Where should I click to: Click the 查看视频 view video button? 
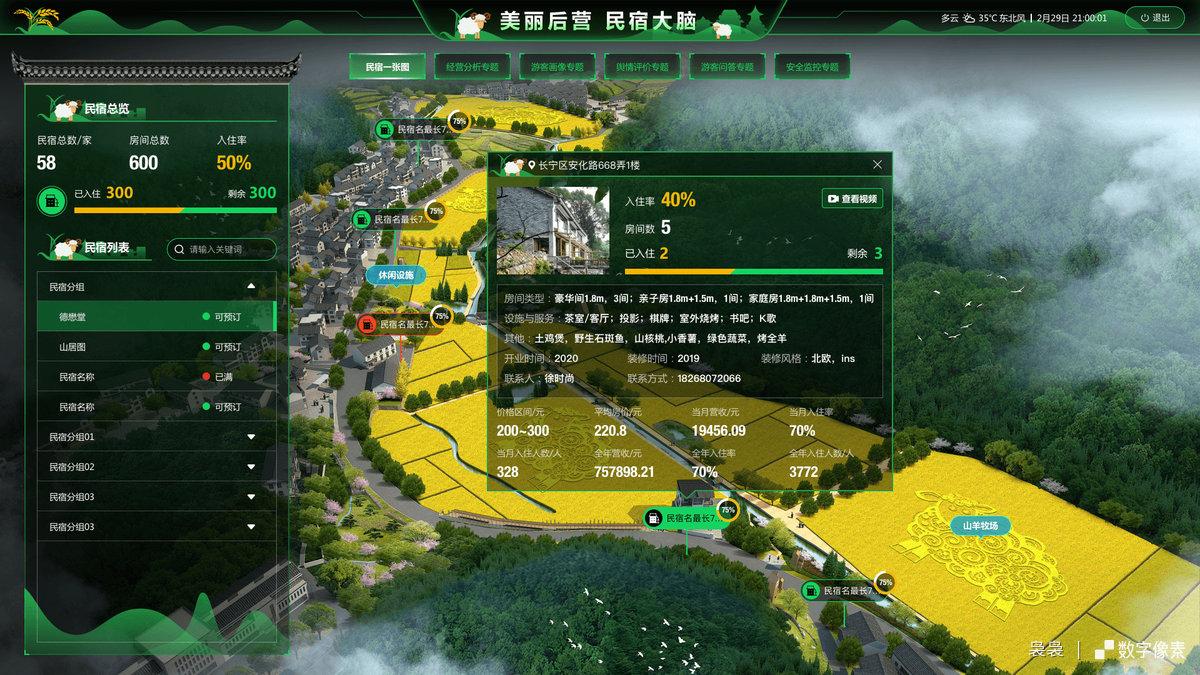[852, 199]
